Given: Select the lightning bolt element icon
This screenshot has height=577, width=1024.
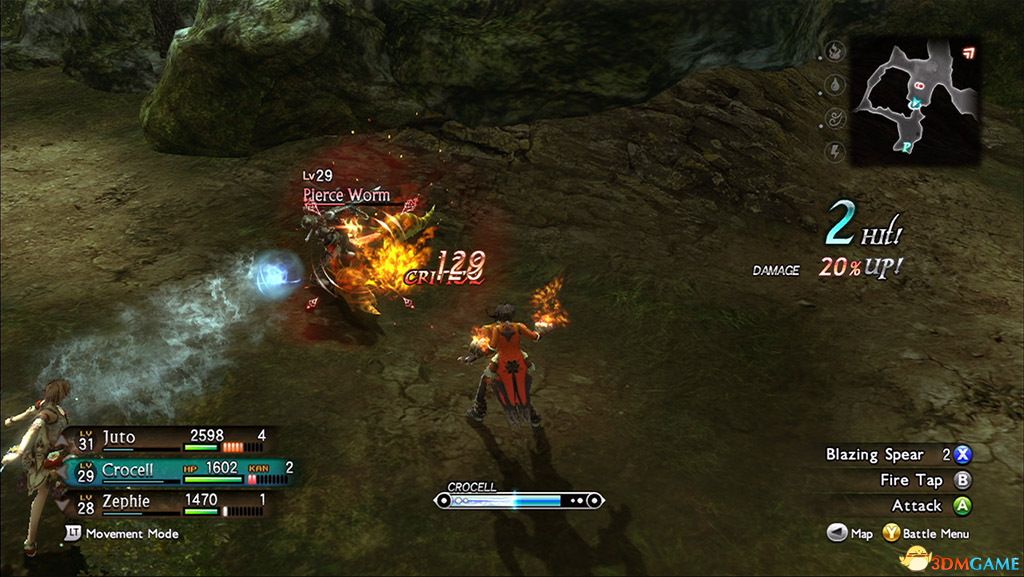Looking at the screenshot, I should (x=834, y=152).
